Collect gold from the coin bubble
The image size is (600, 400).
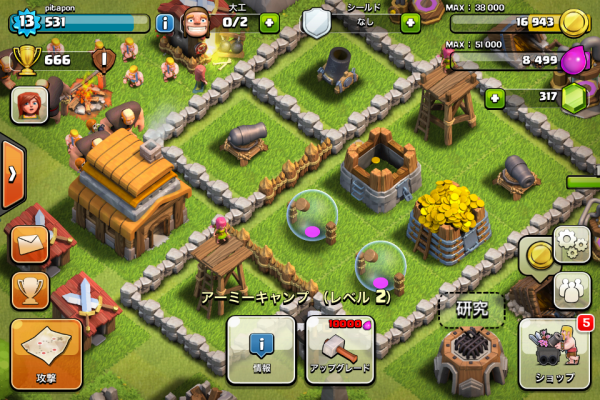point(540,256)
